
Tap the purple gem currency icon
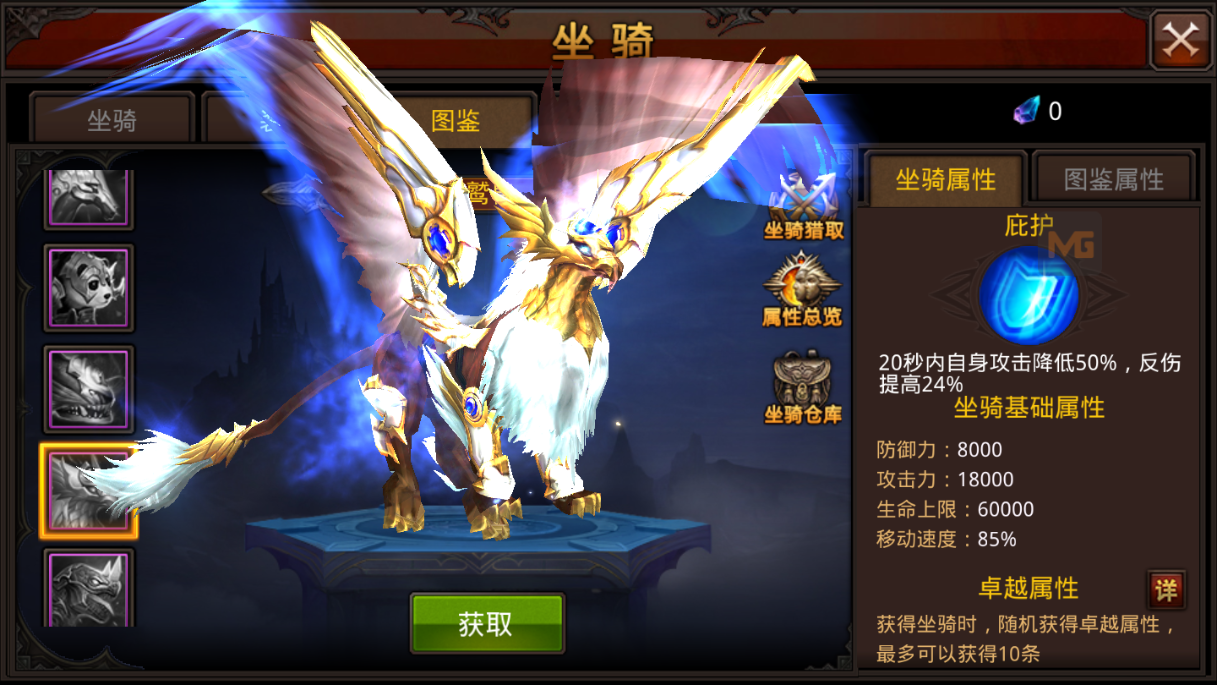[1026, 110]
